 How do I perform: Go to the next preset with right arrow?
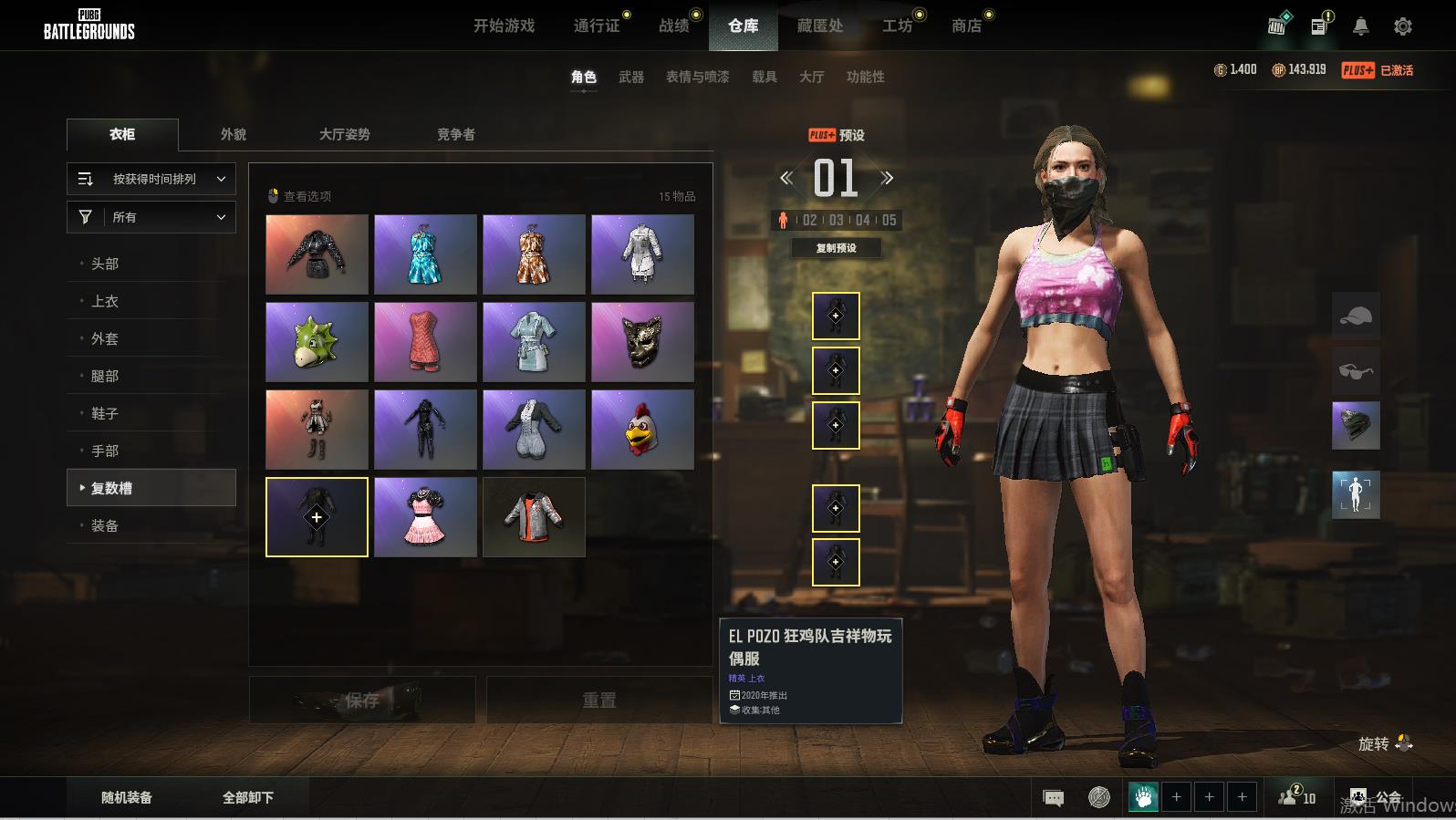[x=887, y=178]
